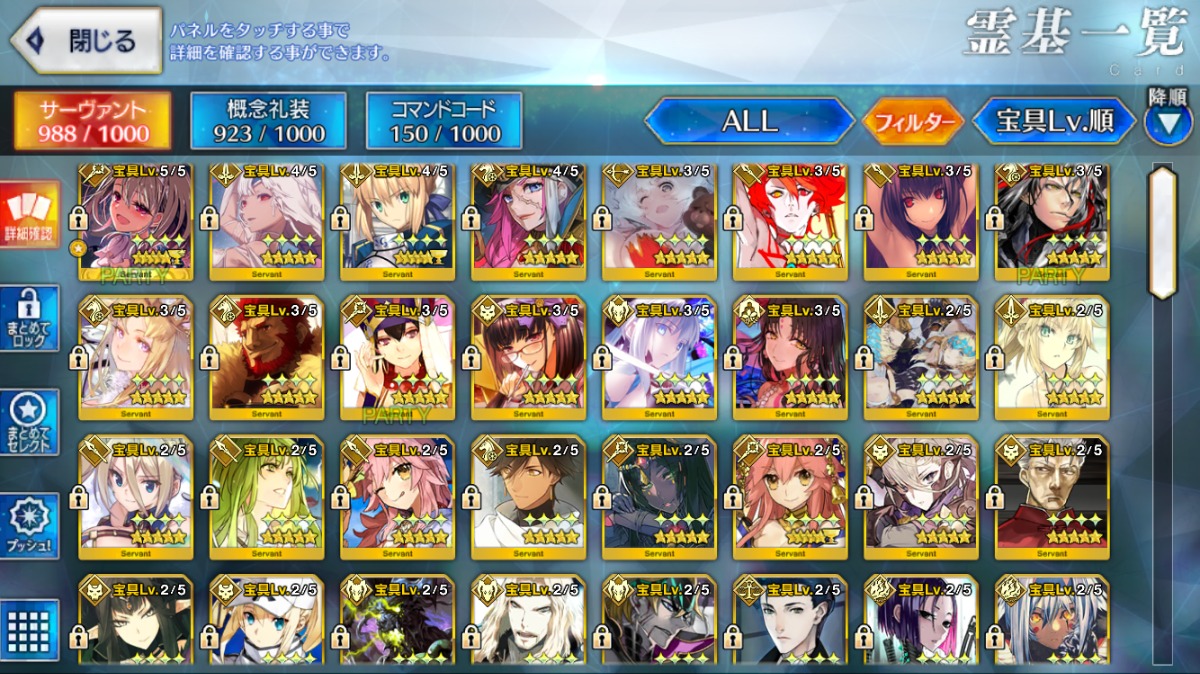Click the vertical scrollbar handle

click(1162, 232)
